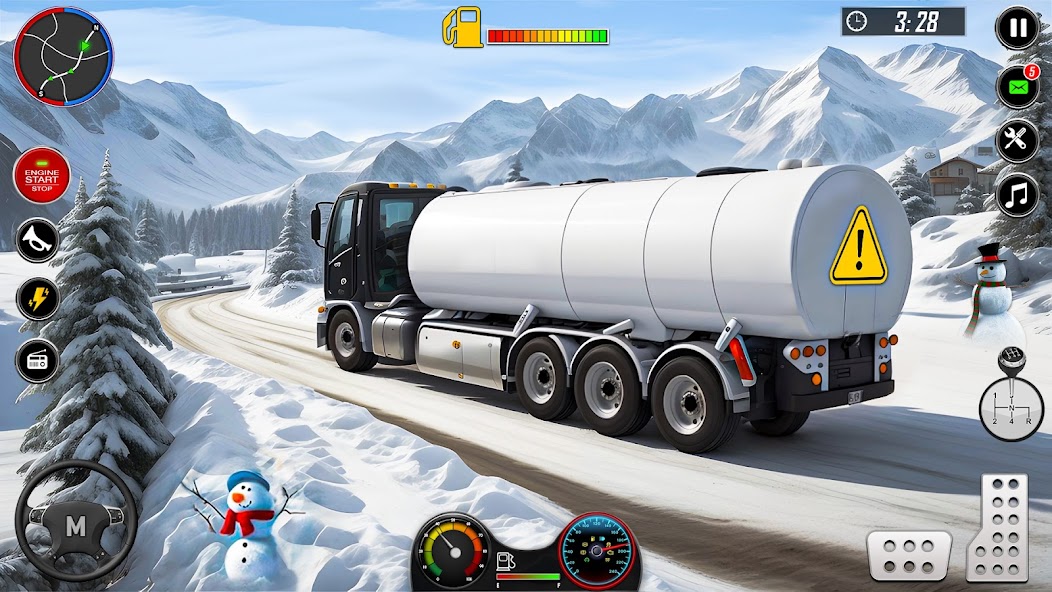Viewport: 1052px width, 592px height.
Task: Activate the lightning bolt button
Action: [x=37, y=299]
